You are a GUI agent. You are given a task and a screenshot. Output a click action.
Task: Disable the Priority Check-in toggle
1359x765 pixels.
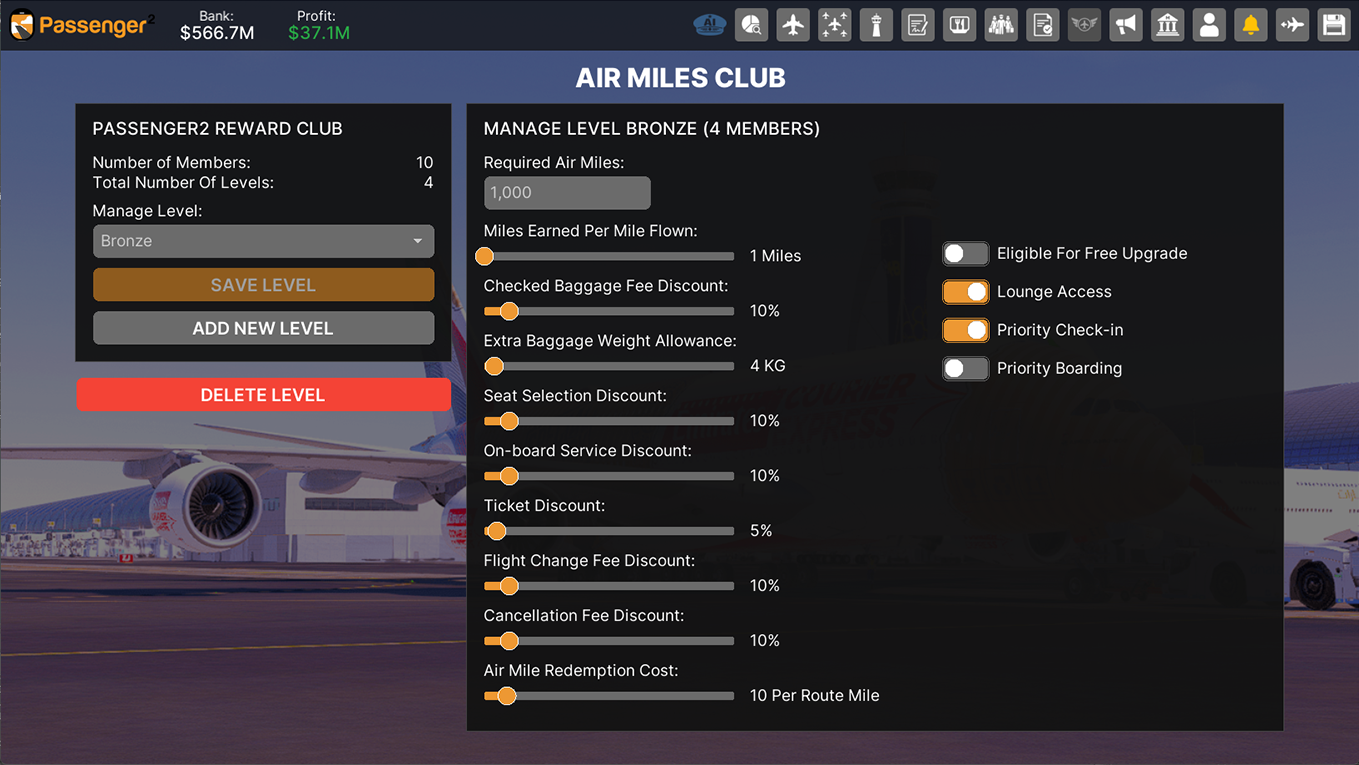coord(965,330)
